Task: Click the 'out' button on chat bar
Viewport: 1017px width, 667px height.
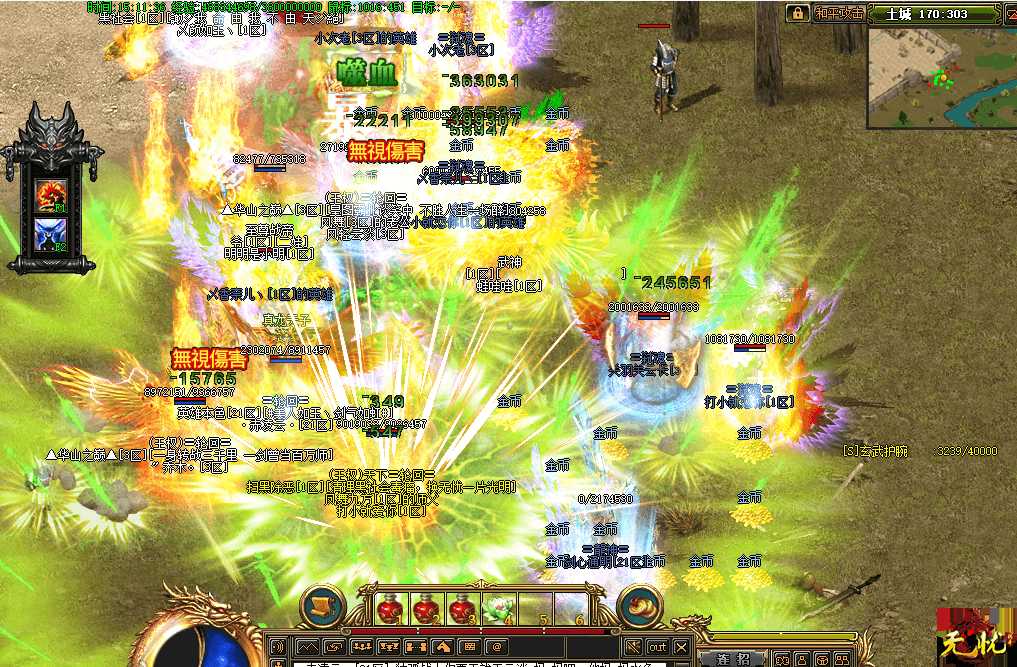Action: click(657, 647)
